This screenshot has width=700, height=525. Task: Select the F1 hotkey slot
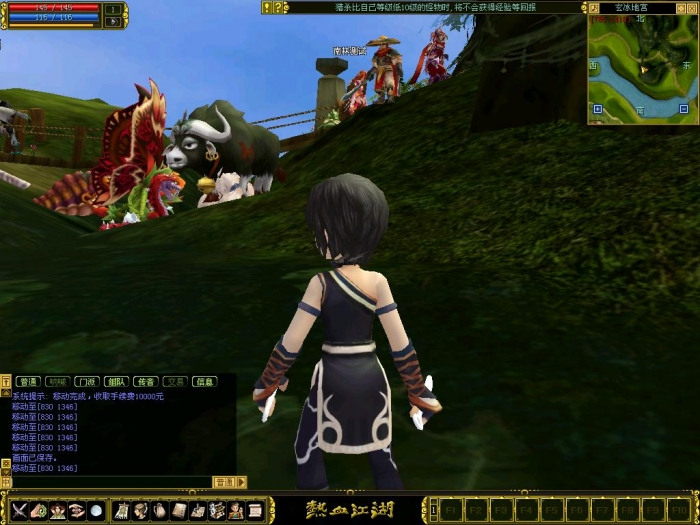click(x=450, y=510)
